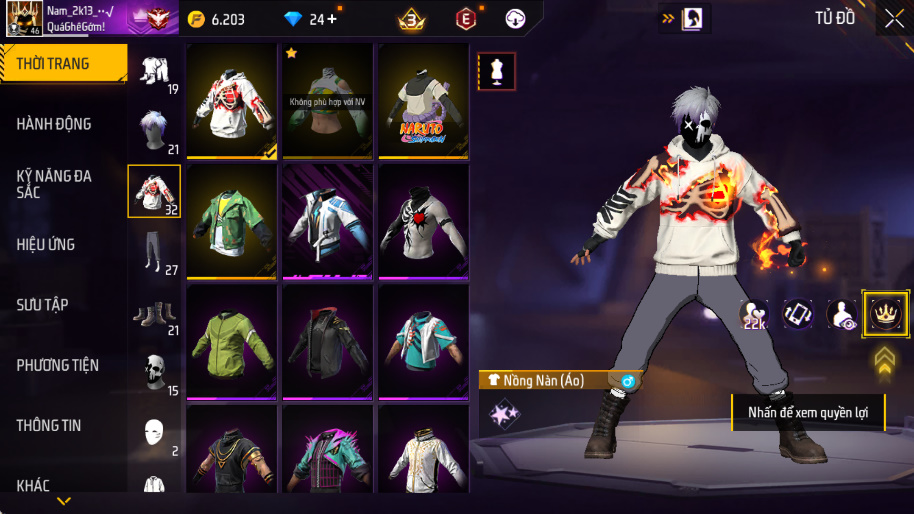Close the wardrobe with the X button
This screenshot has width=914, height=514.
point(894,18)
